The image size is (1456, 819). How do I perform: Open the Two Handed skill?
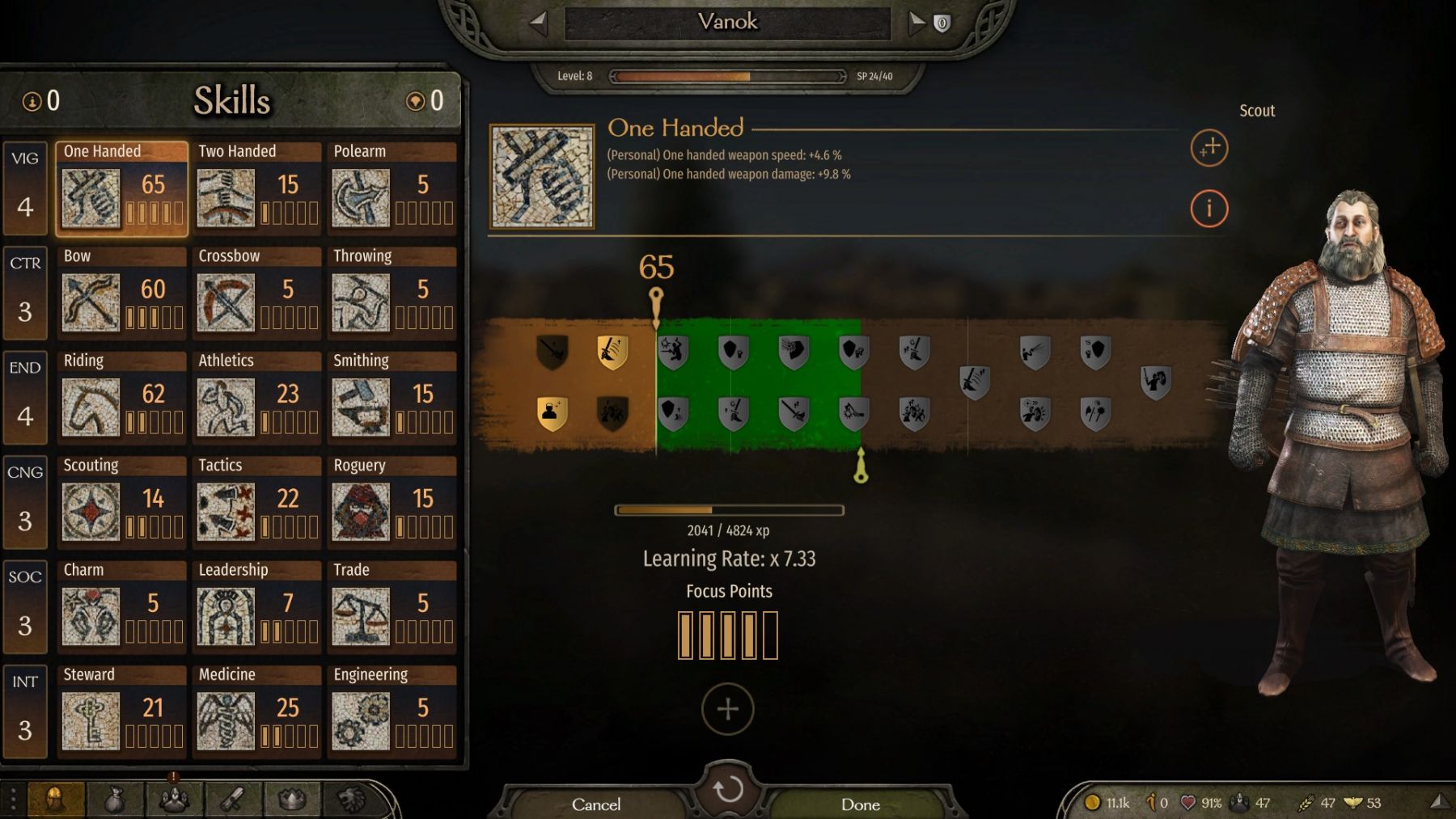pos(257,189)
